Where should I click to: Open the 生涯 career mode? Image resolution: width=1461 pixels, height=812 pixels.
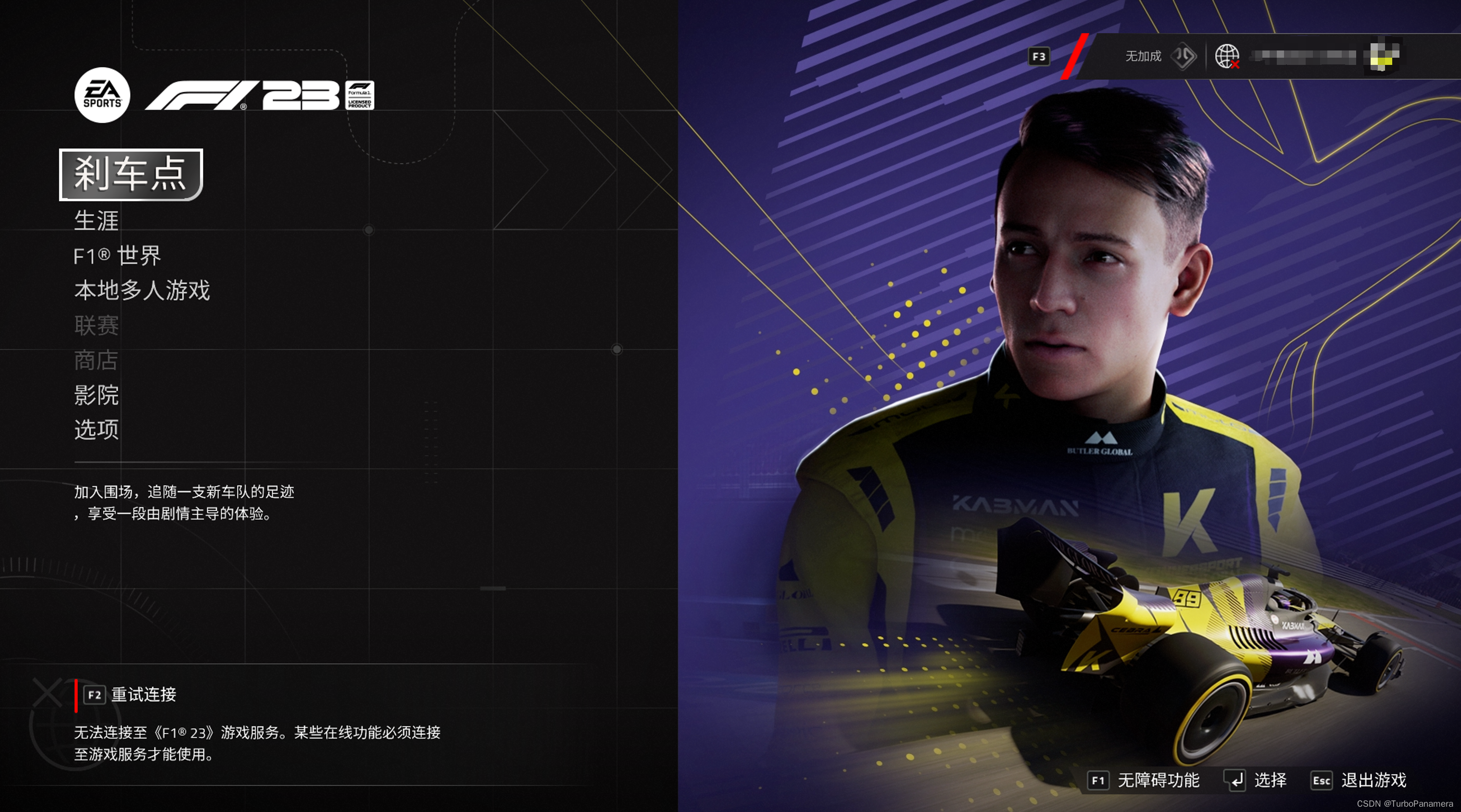[x=96, y=221]
